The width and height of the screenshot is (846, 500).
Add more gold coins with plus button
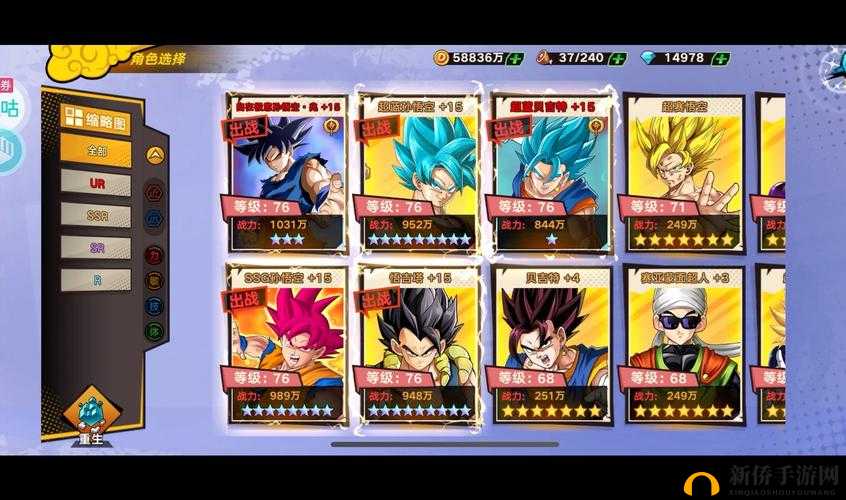(515, 58)
